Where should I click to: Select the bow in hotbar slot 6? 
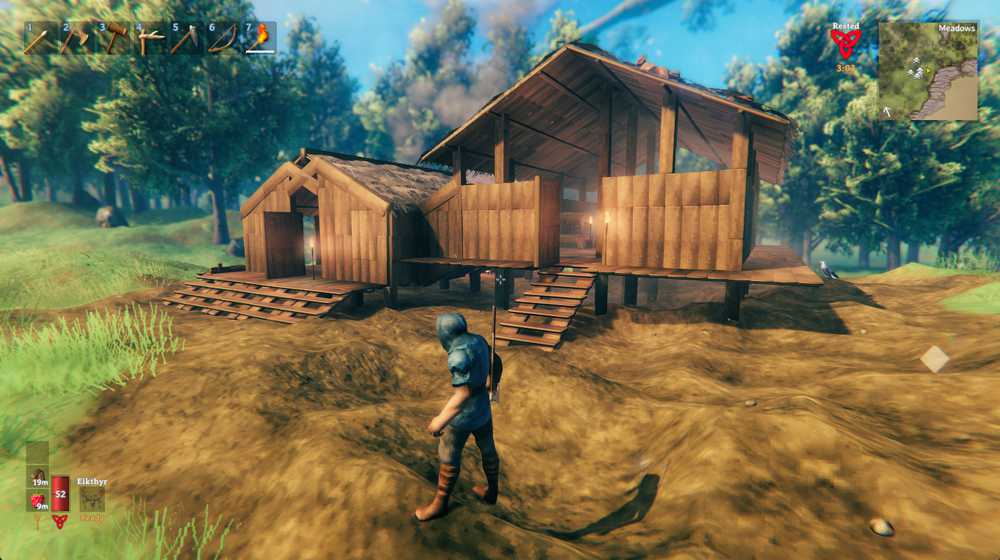pos(224,38)
